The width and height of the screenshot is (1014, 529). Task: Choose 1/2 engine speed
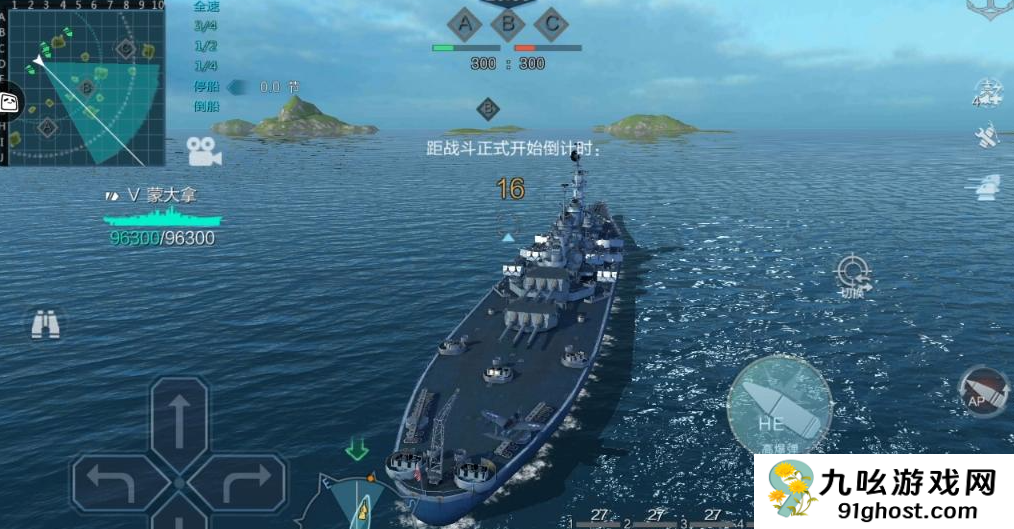coord(207,46)
